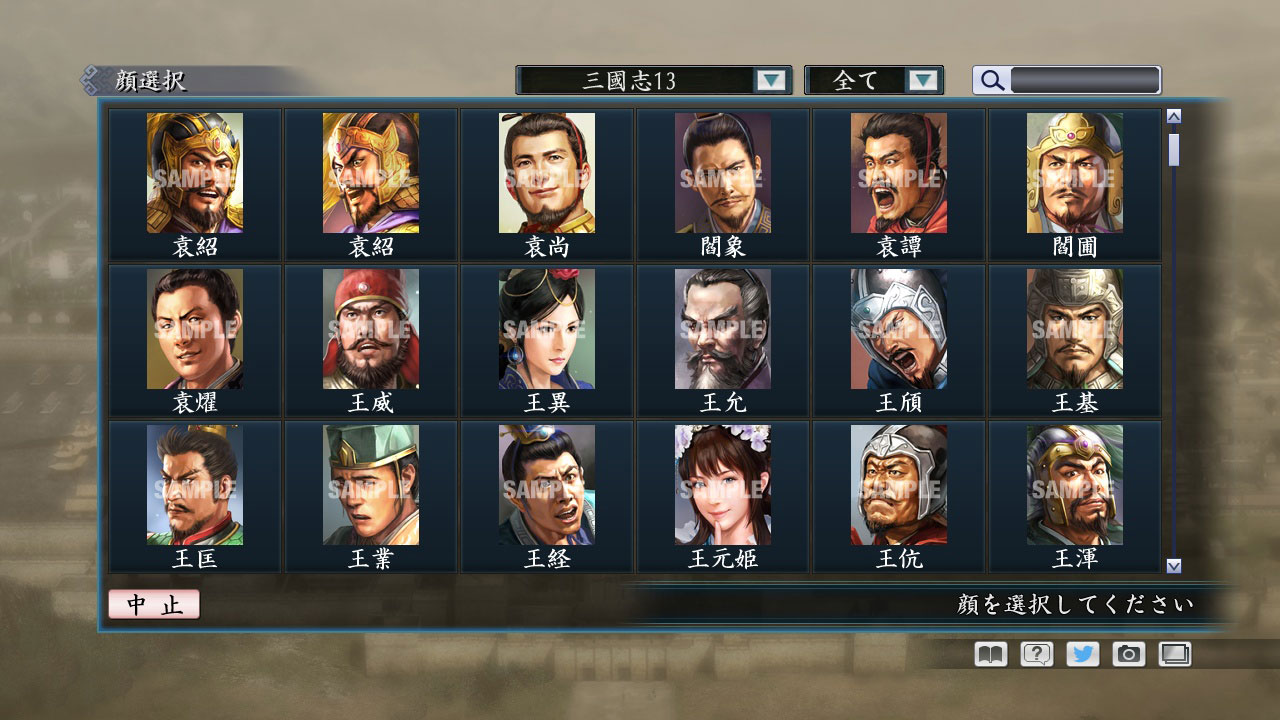Toggle the window display mode icon
This screenshot has width=1280, height=720.
coord(1175,654)
